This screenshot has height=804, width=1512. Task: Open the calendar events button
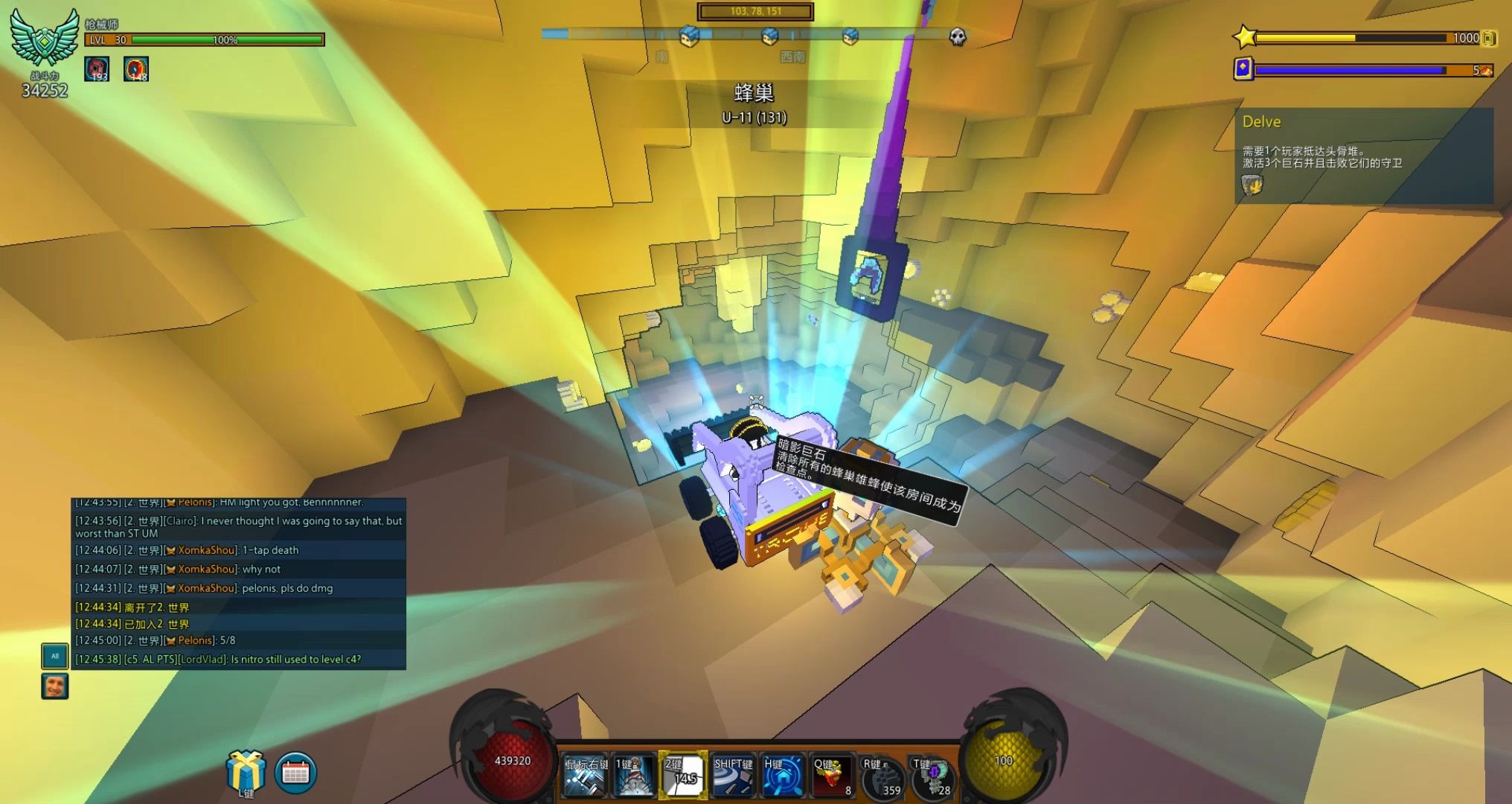point(295,773)
